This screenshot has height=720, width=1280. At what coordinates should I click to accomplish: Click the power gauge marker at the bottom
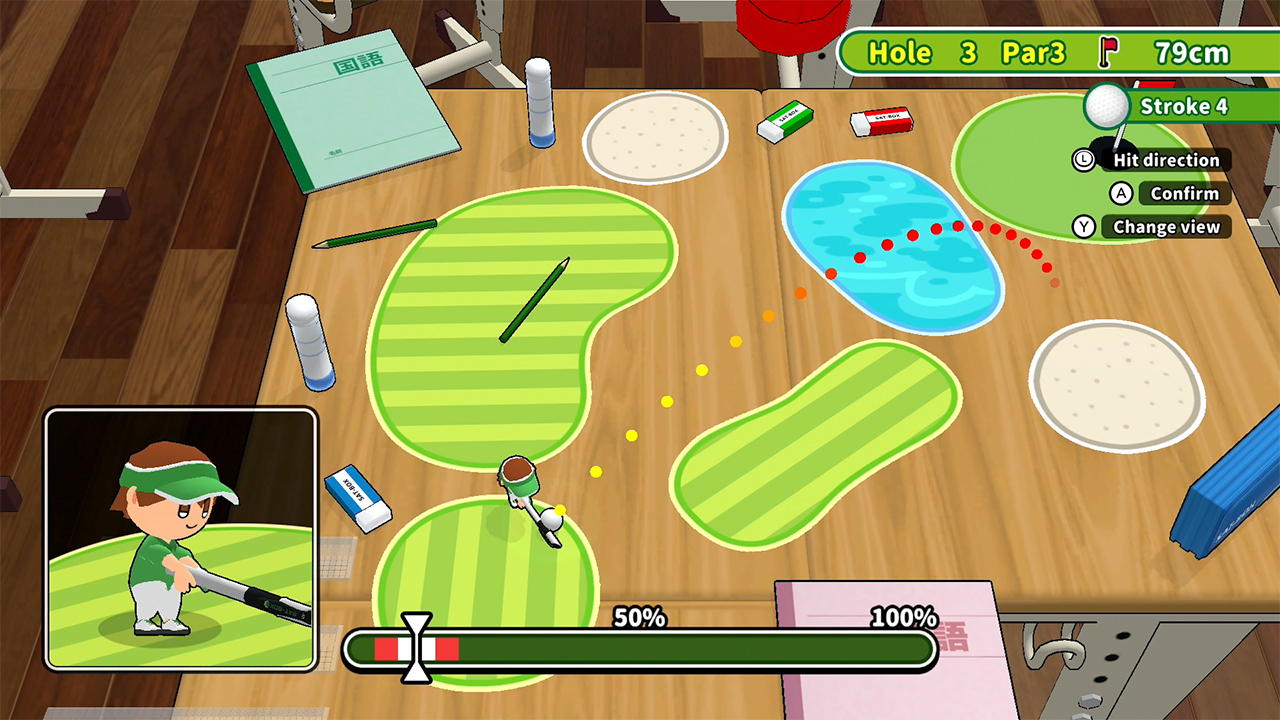click(x=415, y=648)
